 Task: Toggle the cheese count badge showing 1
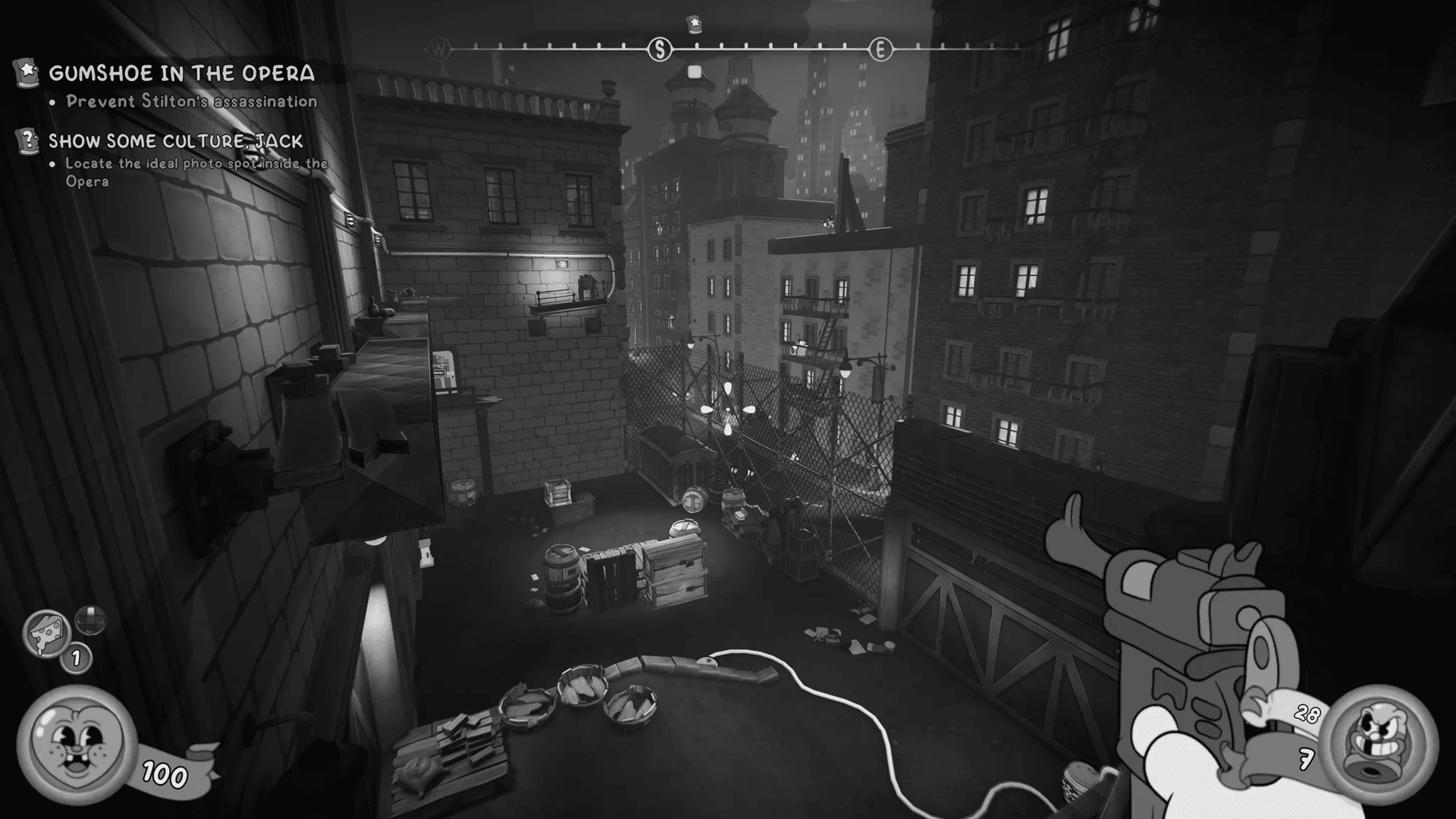75,657
